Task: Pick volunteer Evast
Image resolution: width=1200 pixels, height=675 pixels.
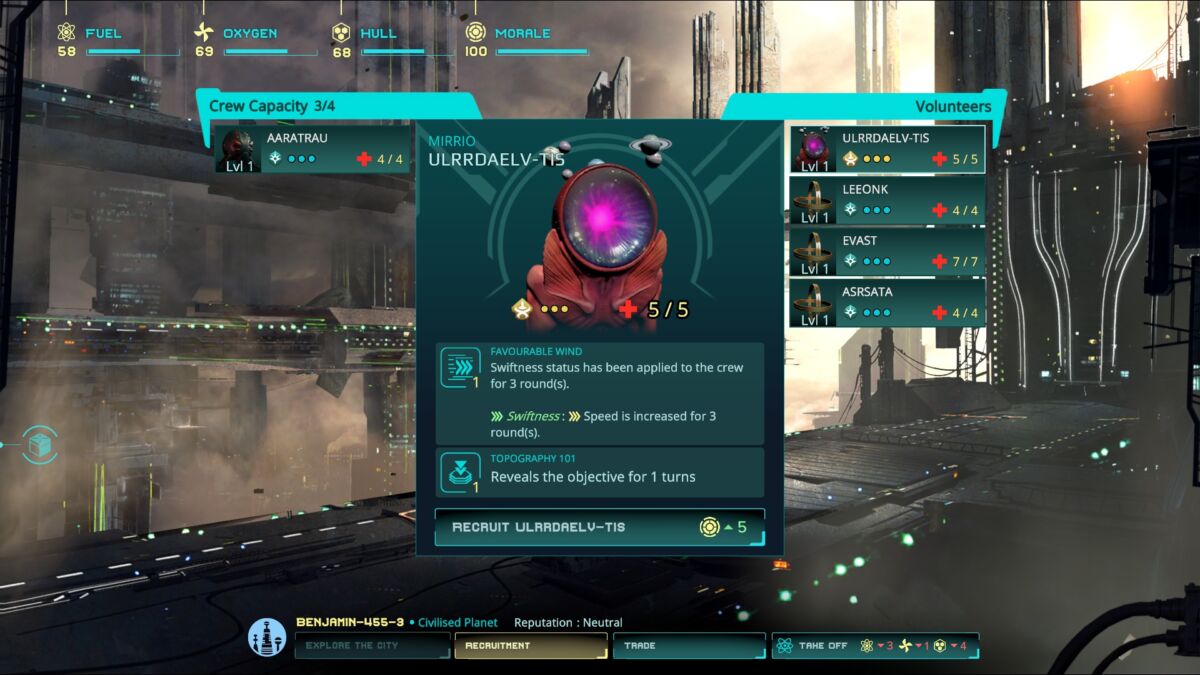Action: point(887,252)
